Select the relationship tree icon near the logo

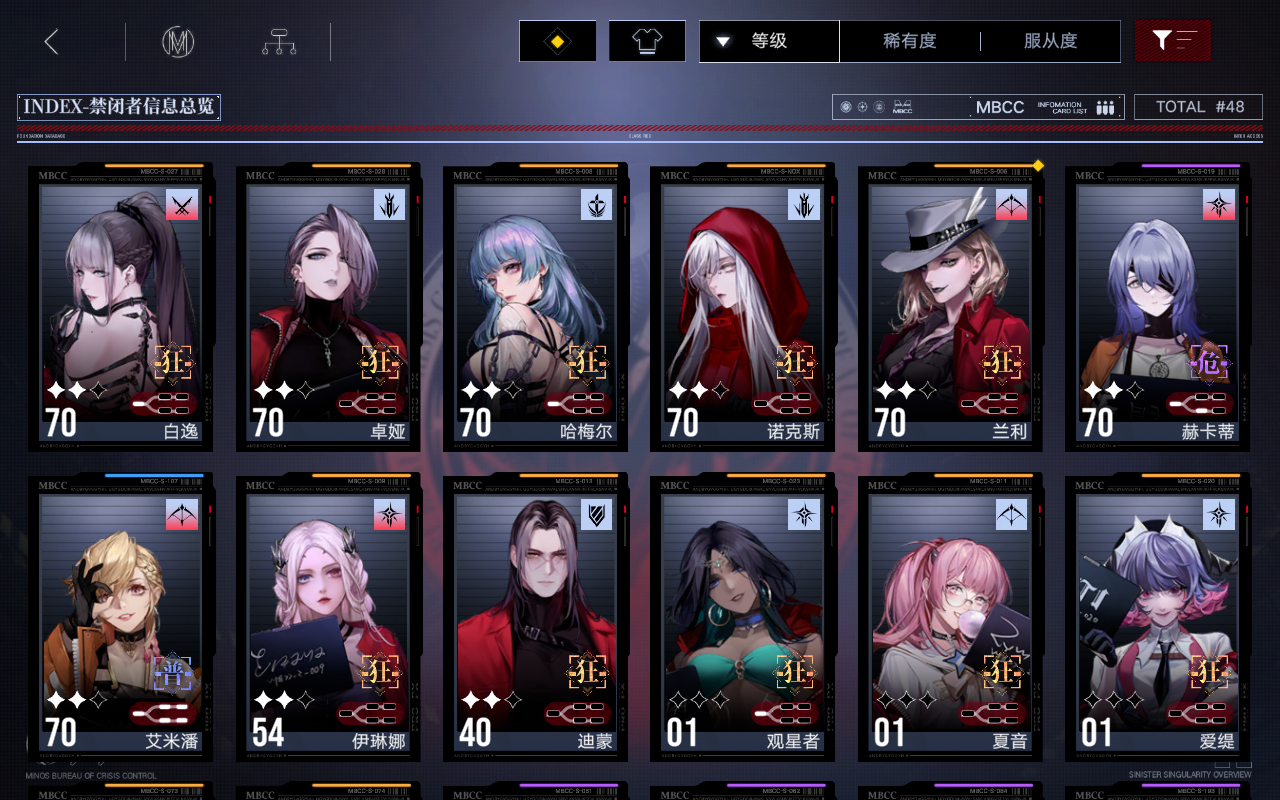[280, 41]
